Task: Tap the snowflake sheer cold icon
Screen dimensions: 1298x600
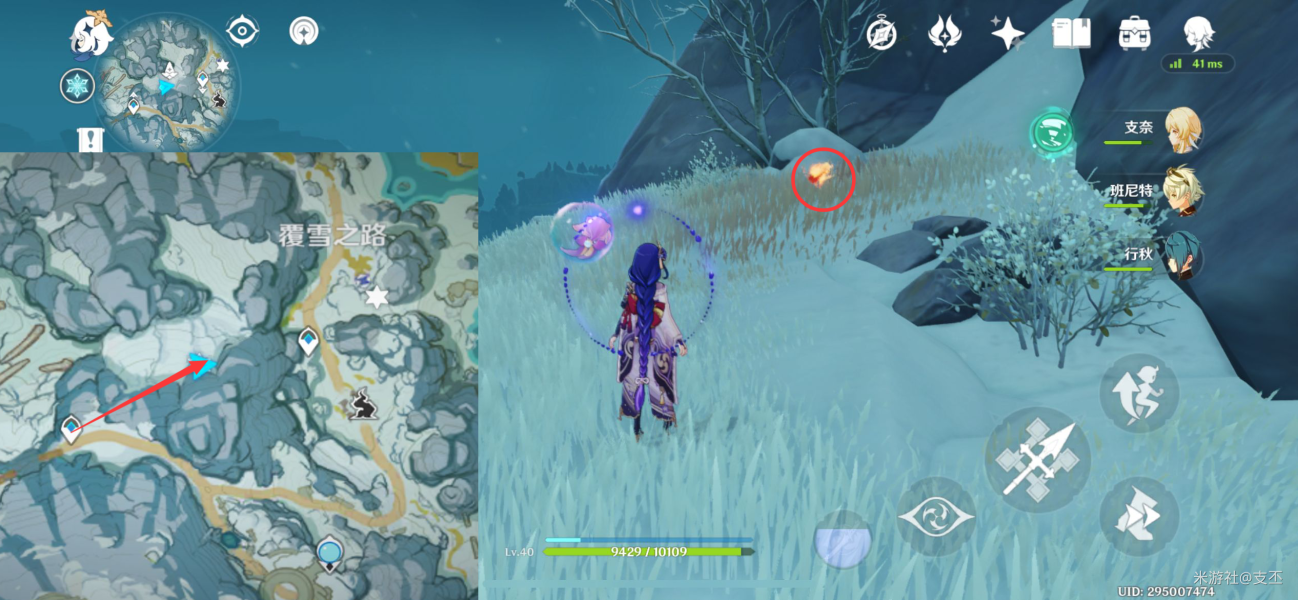Action: pyautogui.click(x=77, y=86)
